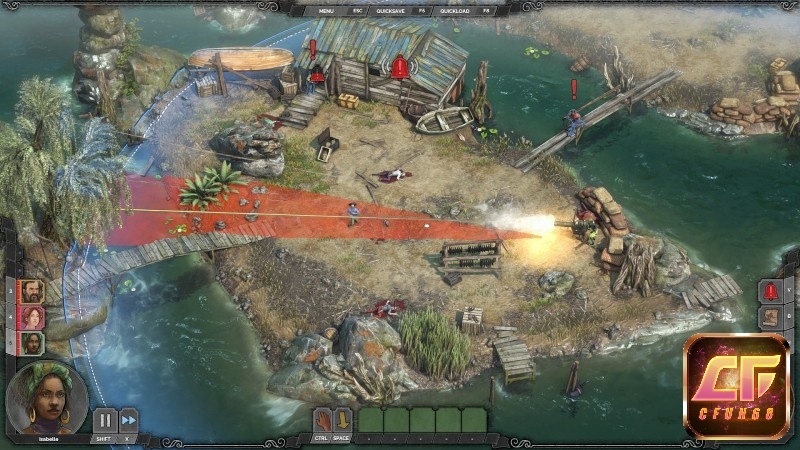Select the yellow down-arrow action icon

[342, 420]
